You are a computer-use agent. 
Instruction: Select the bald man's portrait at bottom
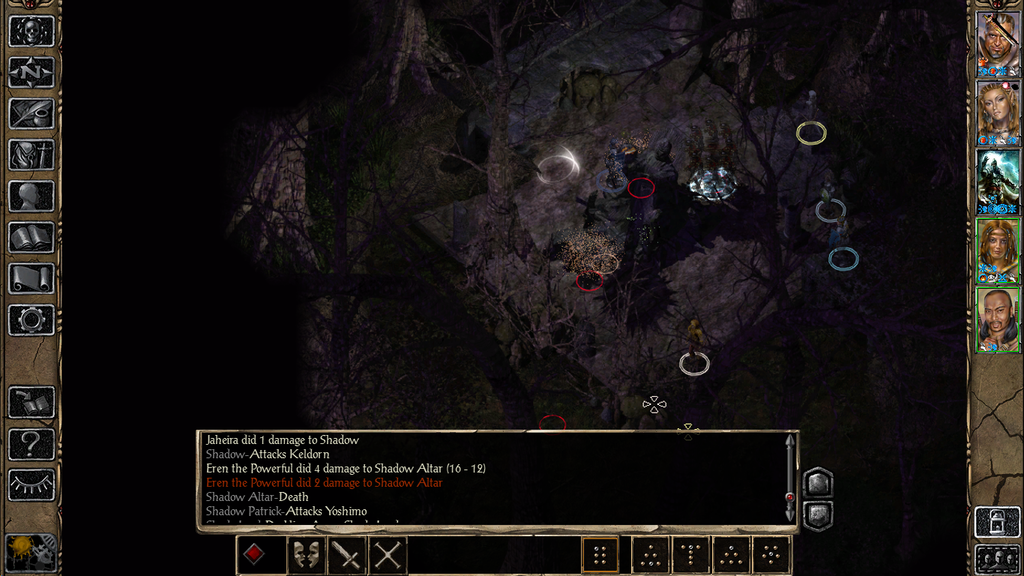[998, 320]
